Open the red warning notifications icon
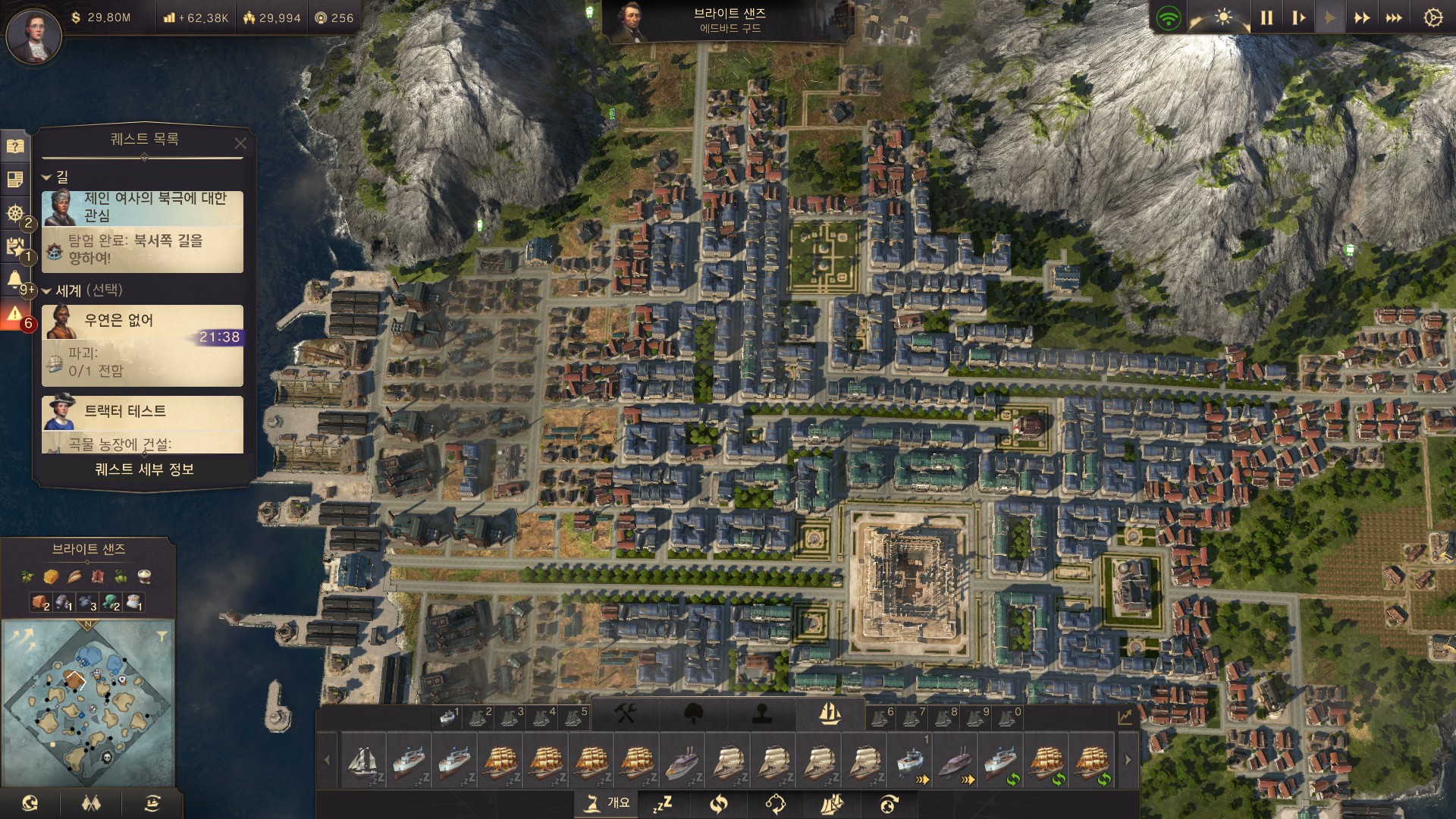 [x=14, y=314]
